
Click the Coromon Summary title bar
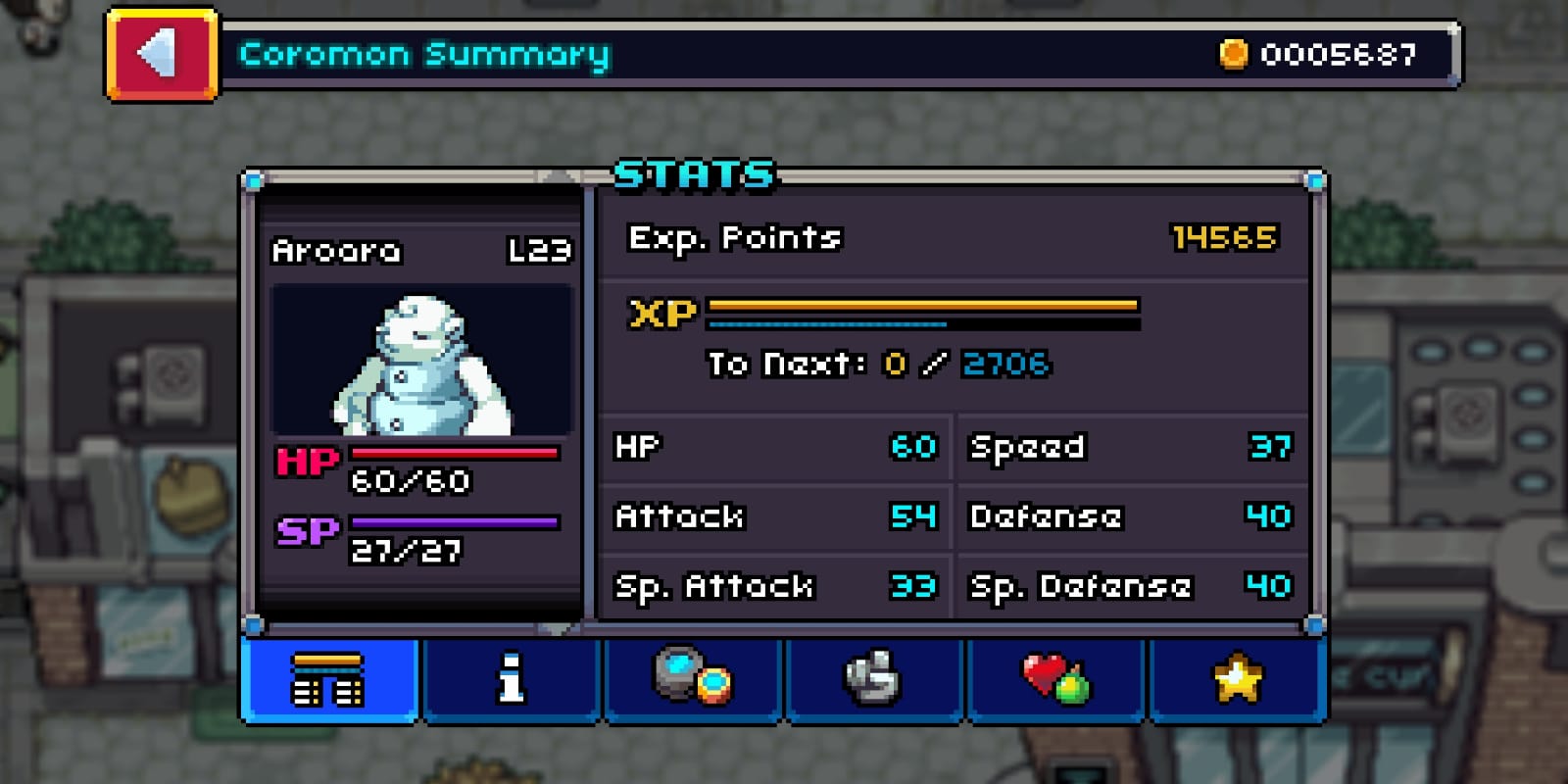point(421,55)
